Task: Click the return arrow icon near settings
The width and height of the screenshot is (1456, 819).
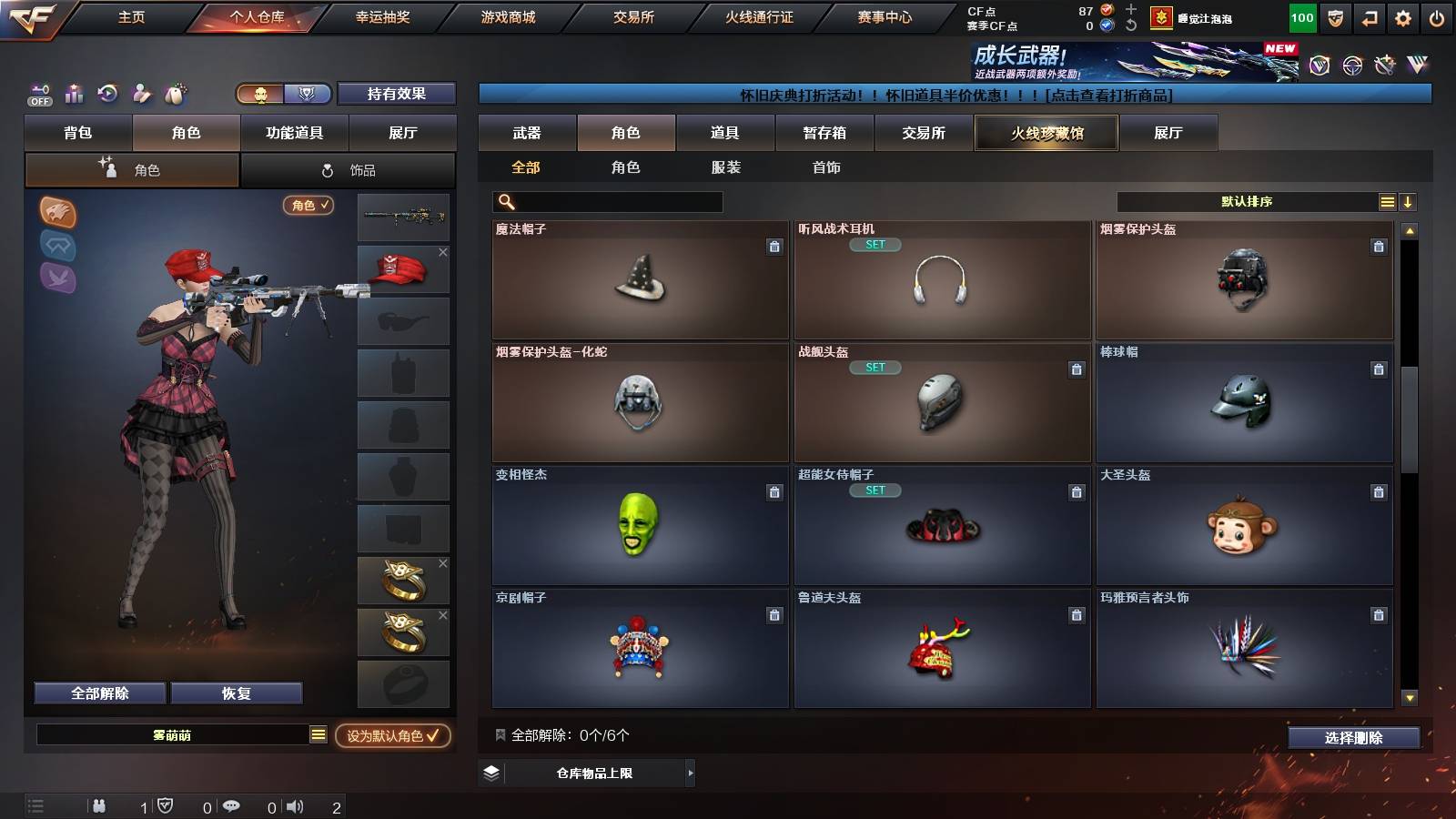Action: pos(1368,16)
